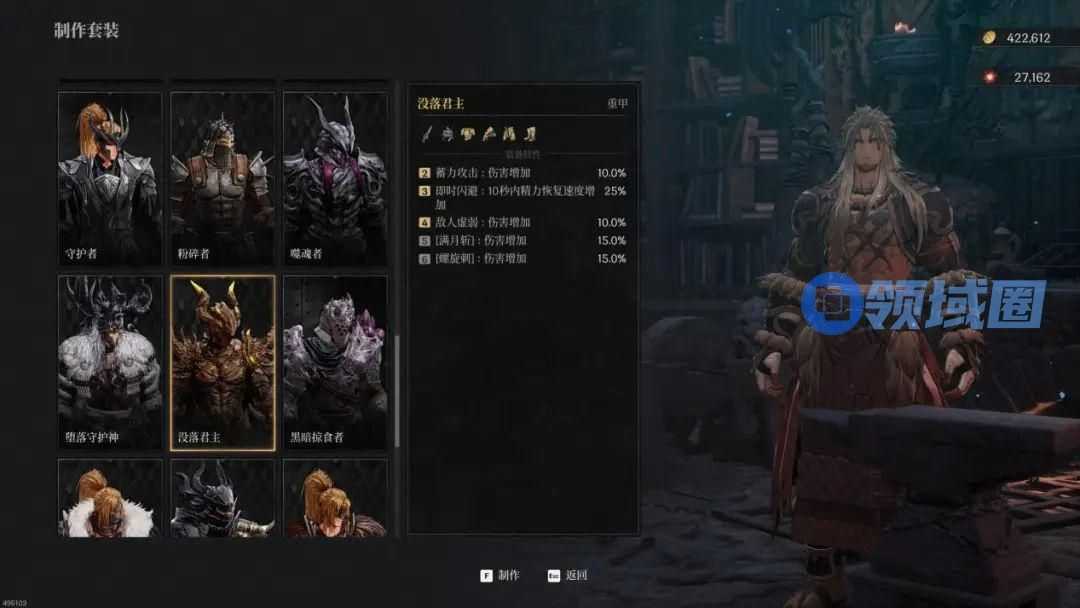Select the black horned helmet set tile
Viewport: 1080px width, 608px height.
pos(222,498)
